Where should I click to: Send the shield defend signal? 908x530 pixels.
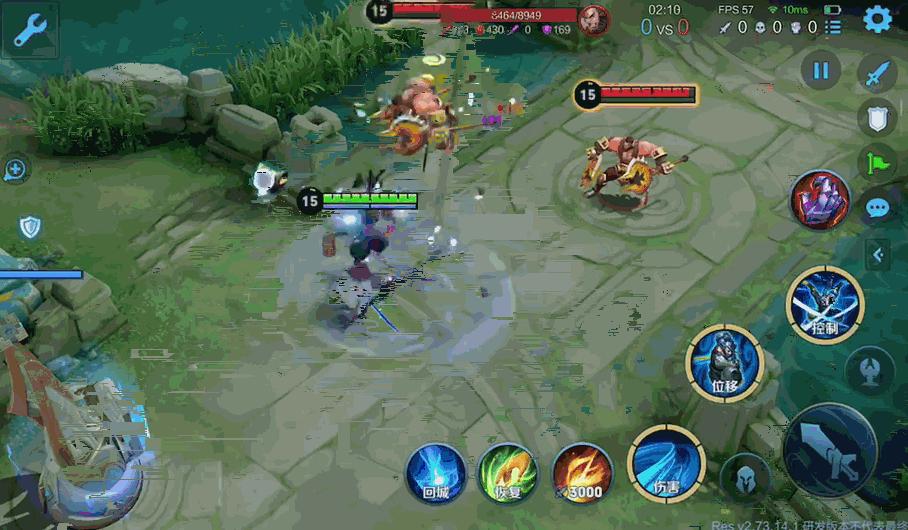click(877, 118)
